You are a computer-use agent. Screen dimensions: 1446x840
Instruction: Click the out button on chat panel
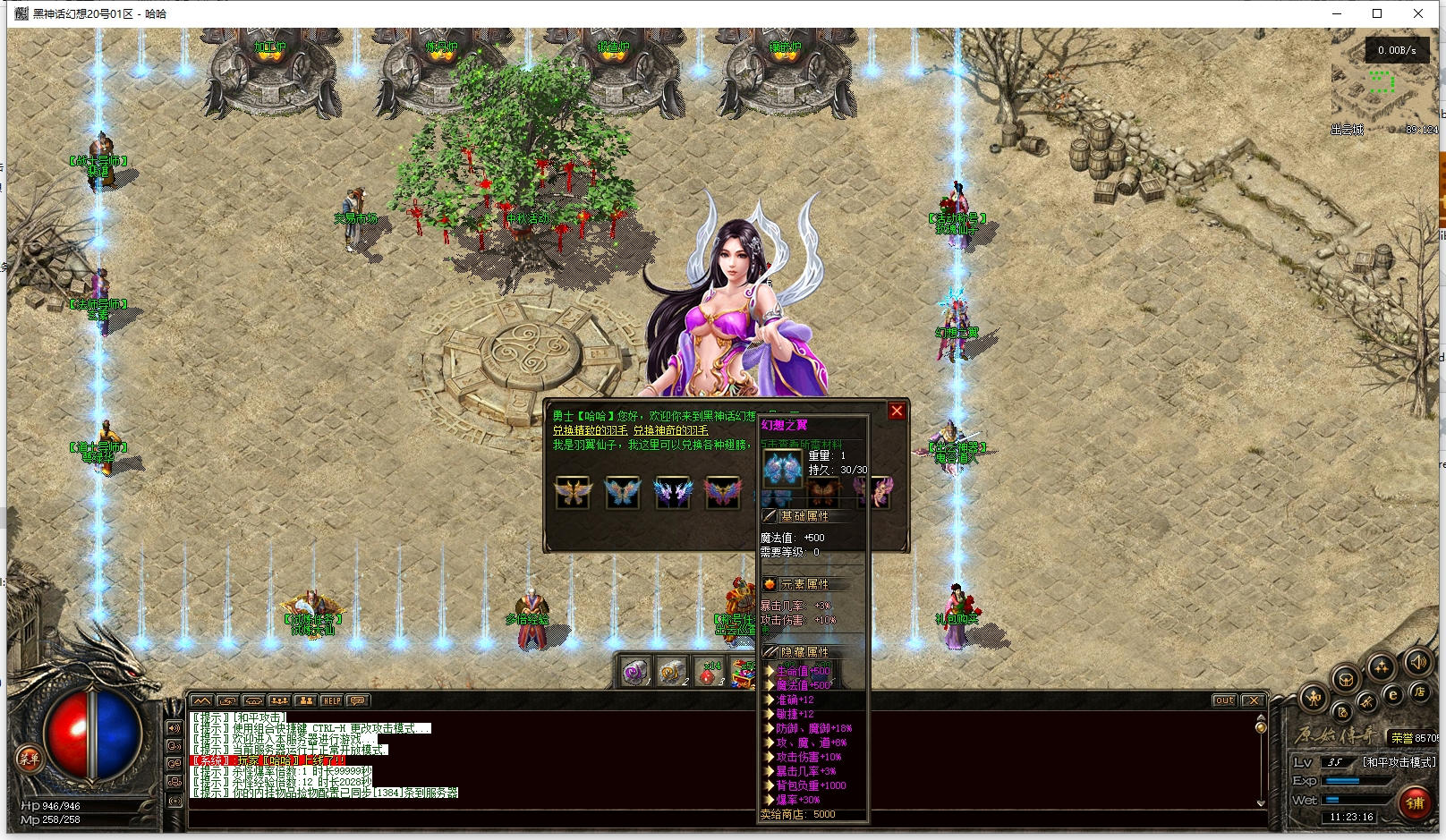click(x=1224, y=700)
